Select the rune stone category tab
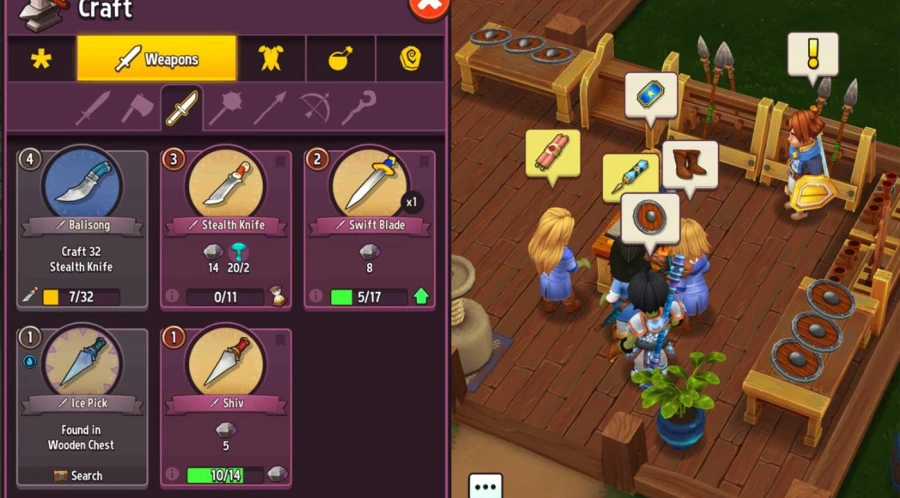The height and width of the screenshot is (498, 900). click(x=410, y=59)
